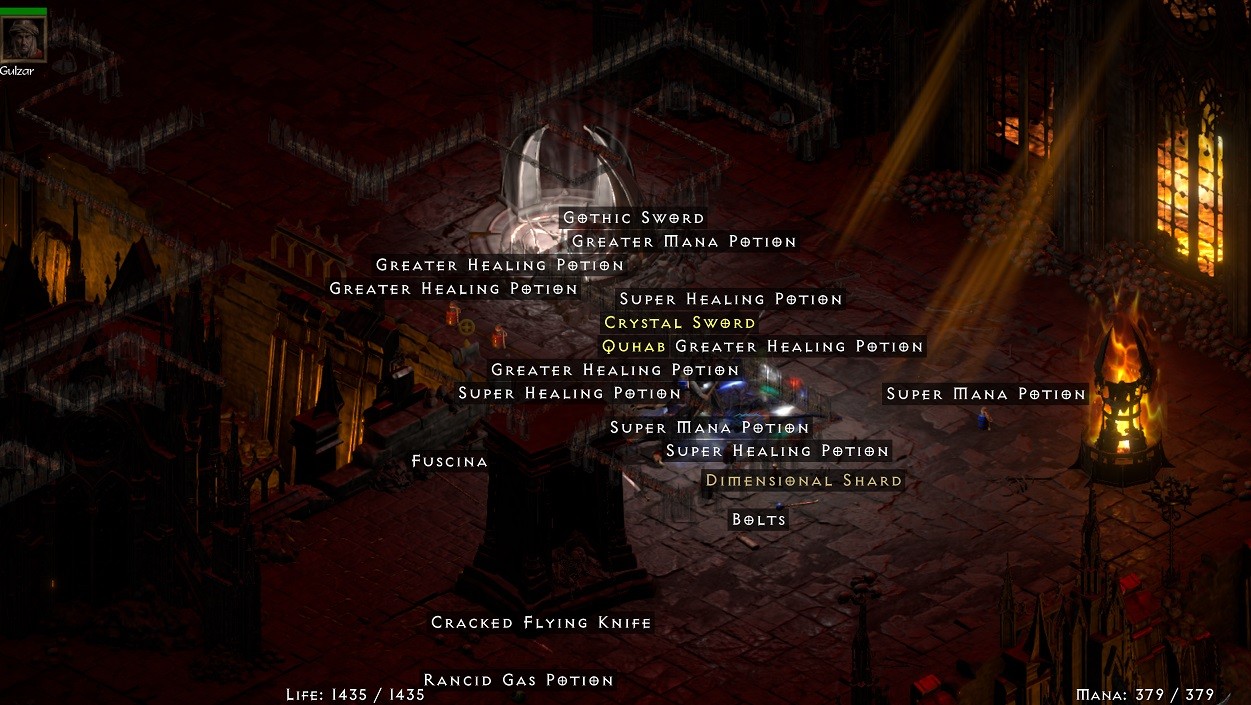Open mercenary Gulzar's portrait
This screenshot has width=1251, height=705.
[23, 39]
